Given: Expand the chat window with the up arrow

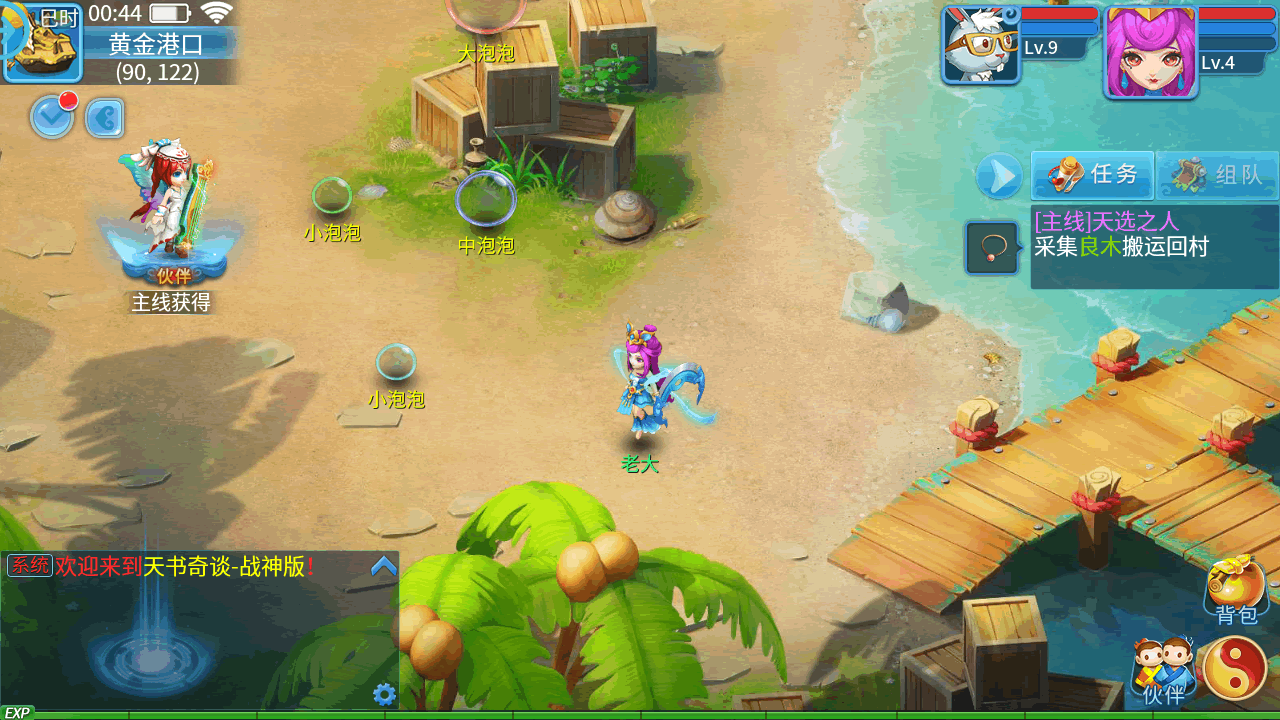Looking at the screenshot, I should (x=384, y=567).
